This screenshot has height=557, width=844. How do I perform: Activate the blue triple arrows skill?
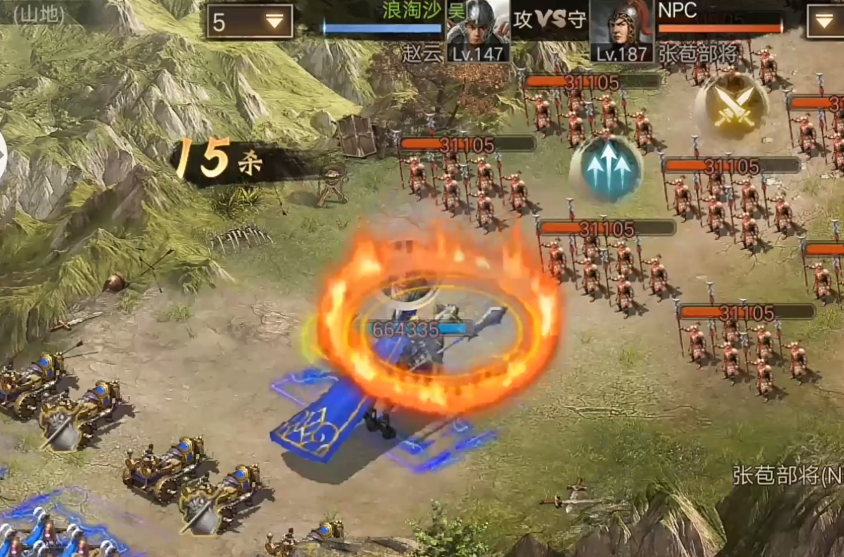tap(605, 169)
